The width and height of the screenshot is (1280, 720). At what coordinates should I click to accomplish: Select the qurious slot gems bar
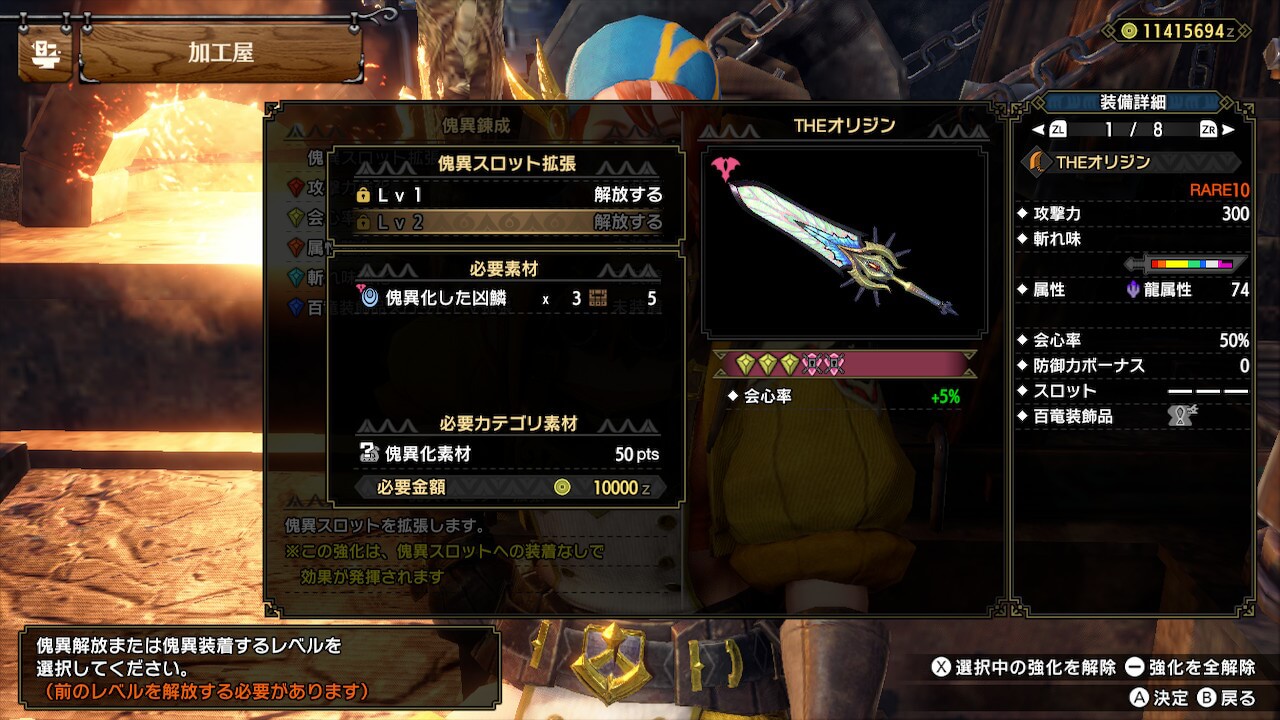845,364
